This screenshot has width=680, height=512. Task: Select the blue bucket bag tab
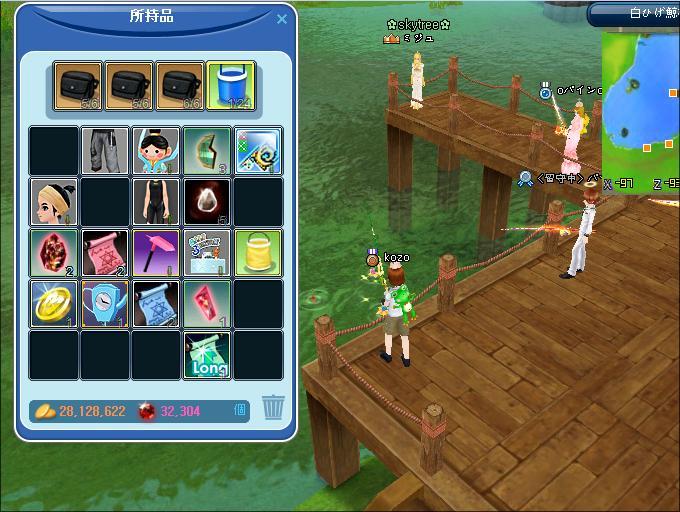coord(231,86)
